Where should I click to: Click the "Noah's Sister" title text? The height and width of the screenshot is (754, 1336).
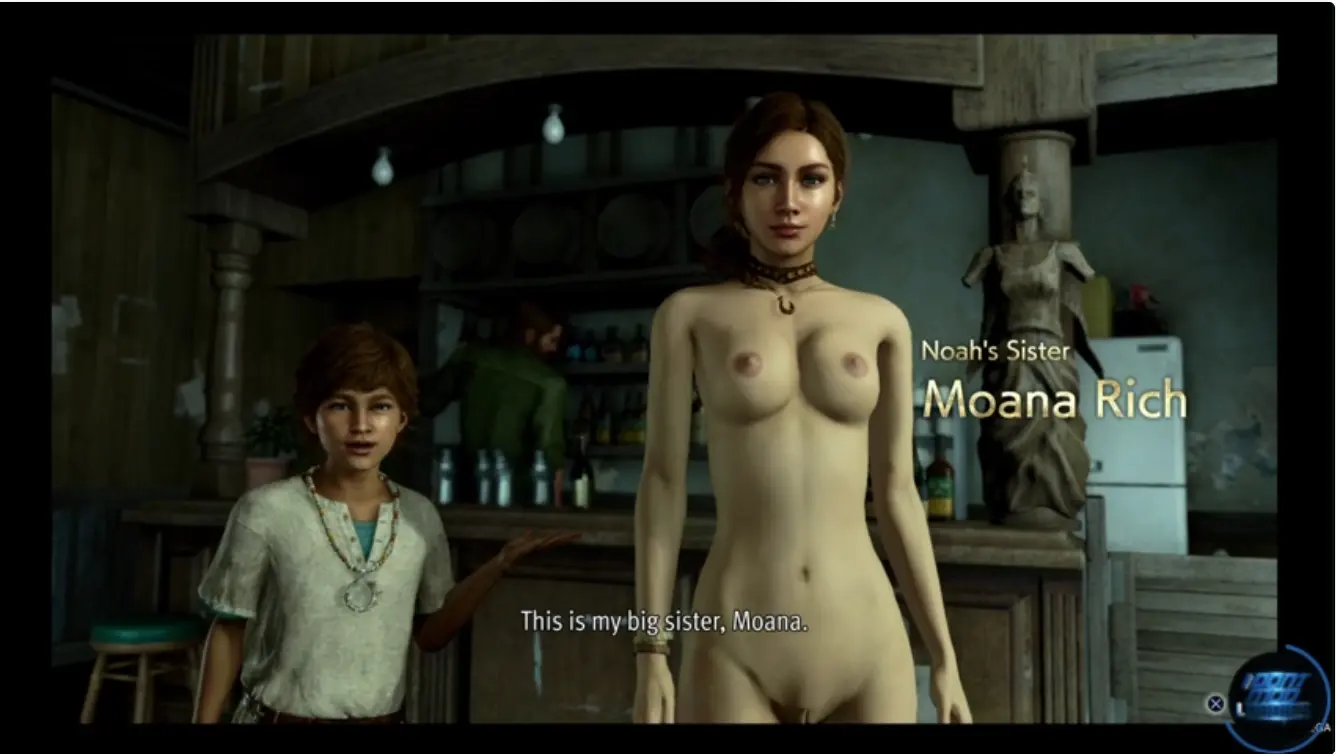point(994,351)
